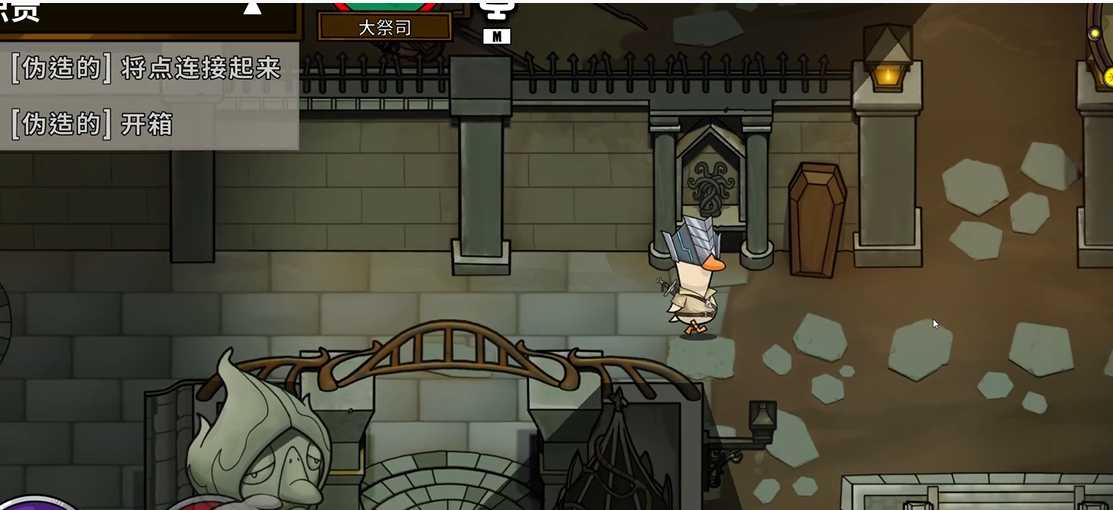Open the map icon above the M label
The height and width of the screenshot is (510, 1113).
495,11
